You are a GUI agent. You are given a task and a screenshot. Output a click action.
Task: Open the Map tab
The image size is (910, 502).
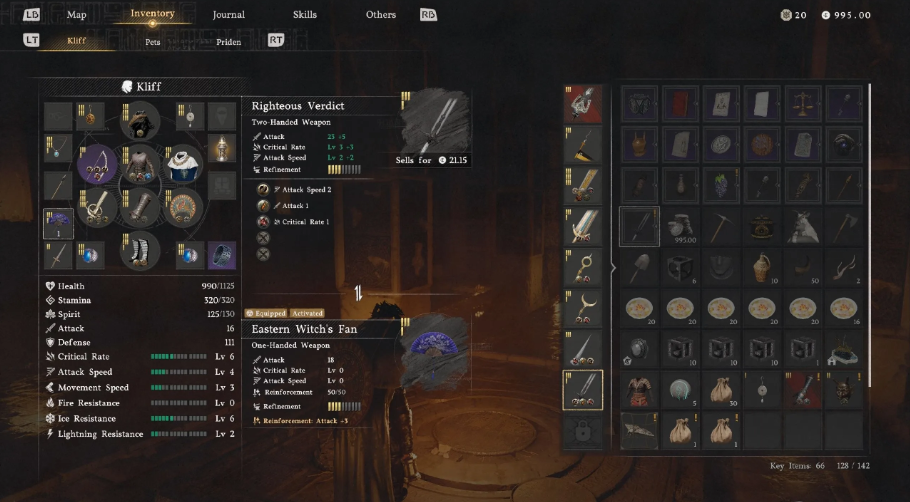[76, 15]
